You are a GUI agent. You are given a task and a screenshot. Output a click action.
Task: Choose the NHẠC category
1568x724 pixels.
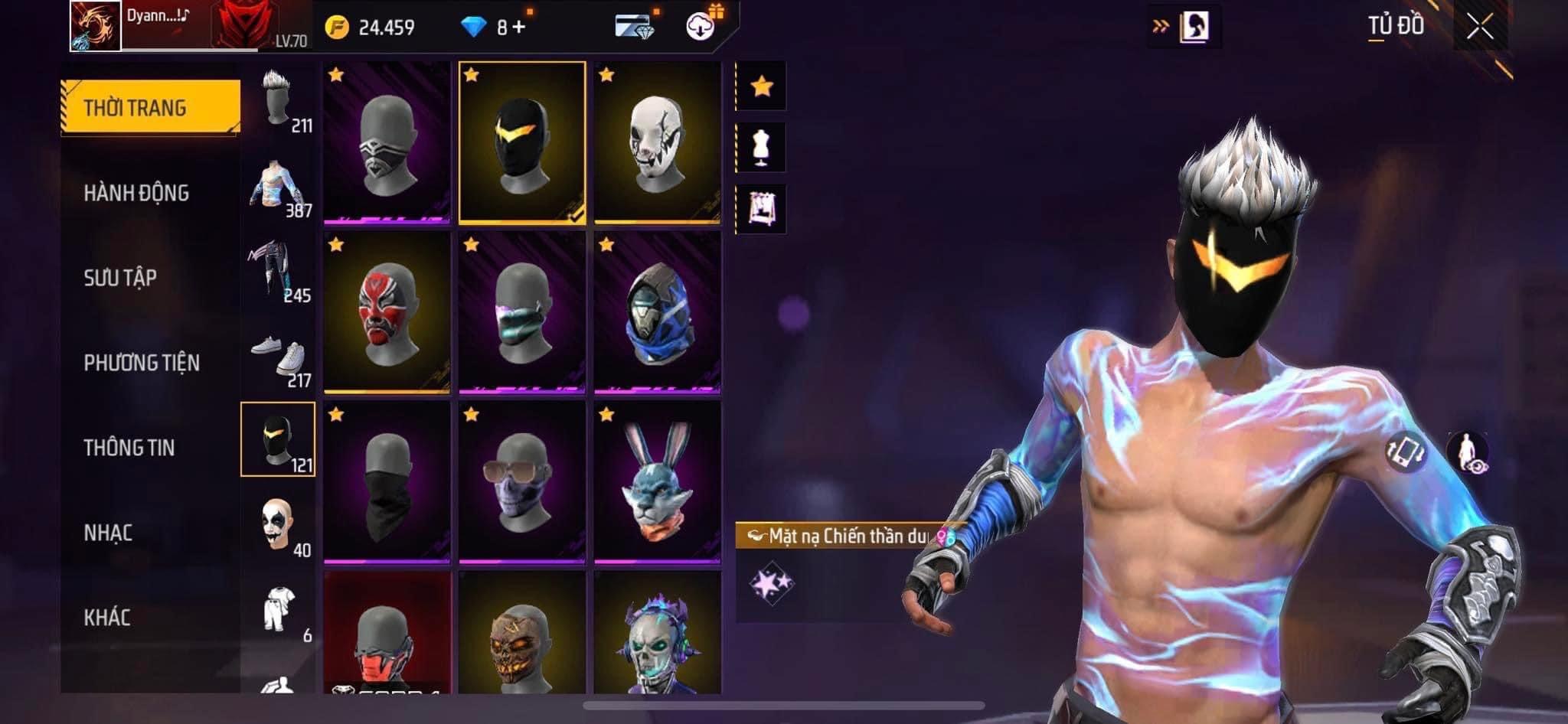(108, 533)
